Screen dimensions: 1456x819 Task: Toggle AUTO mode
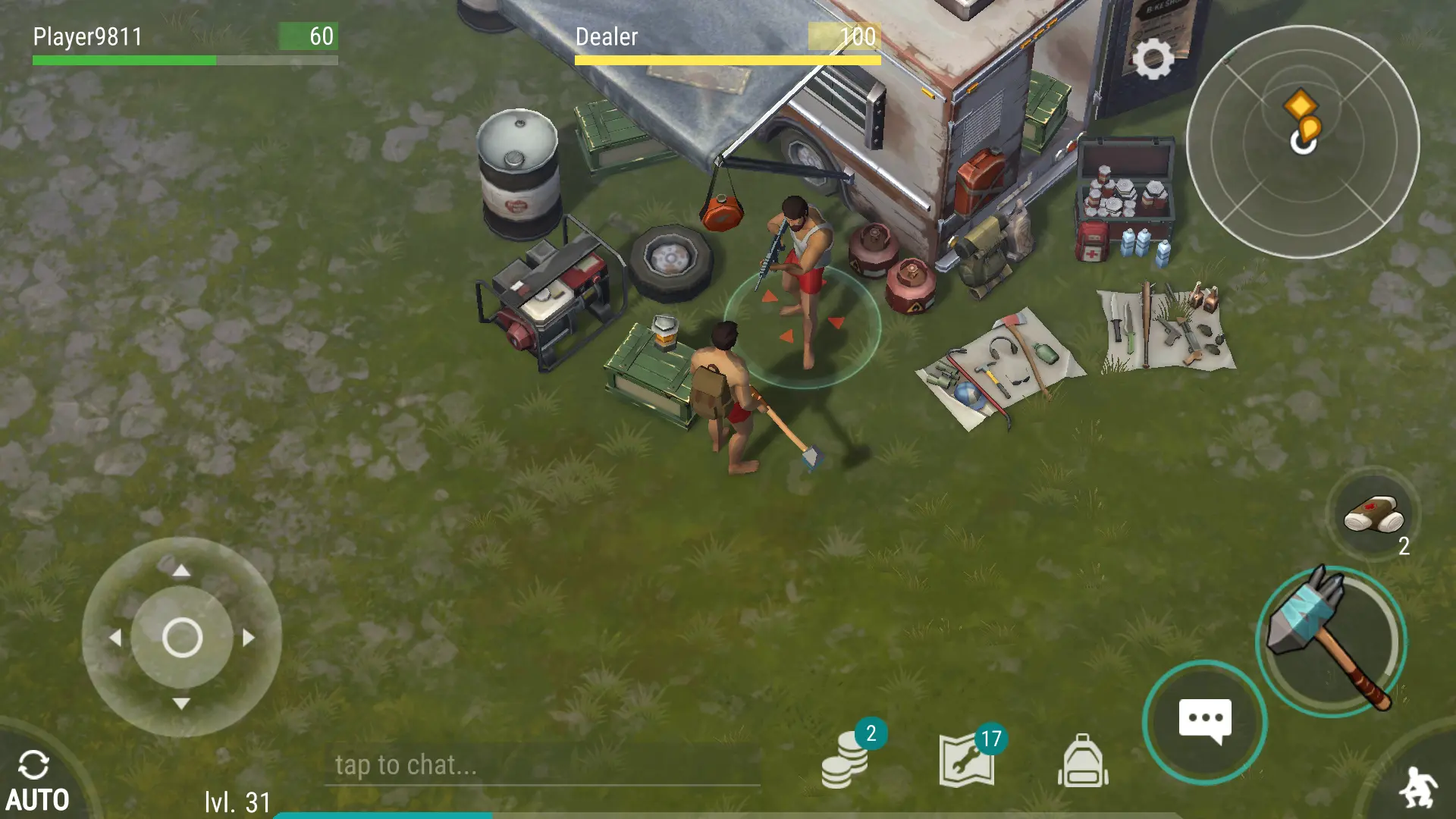(36, 781)
